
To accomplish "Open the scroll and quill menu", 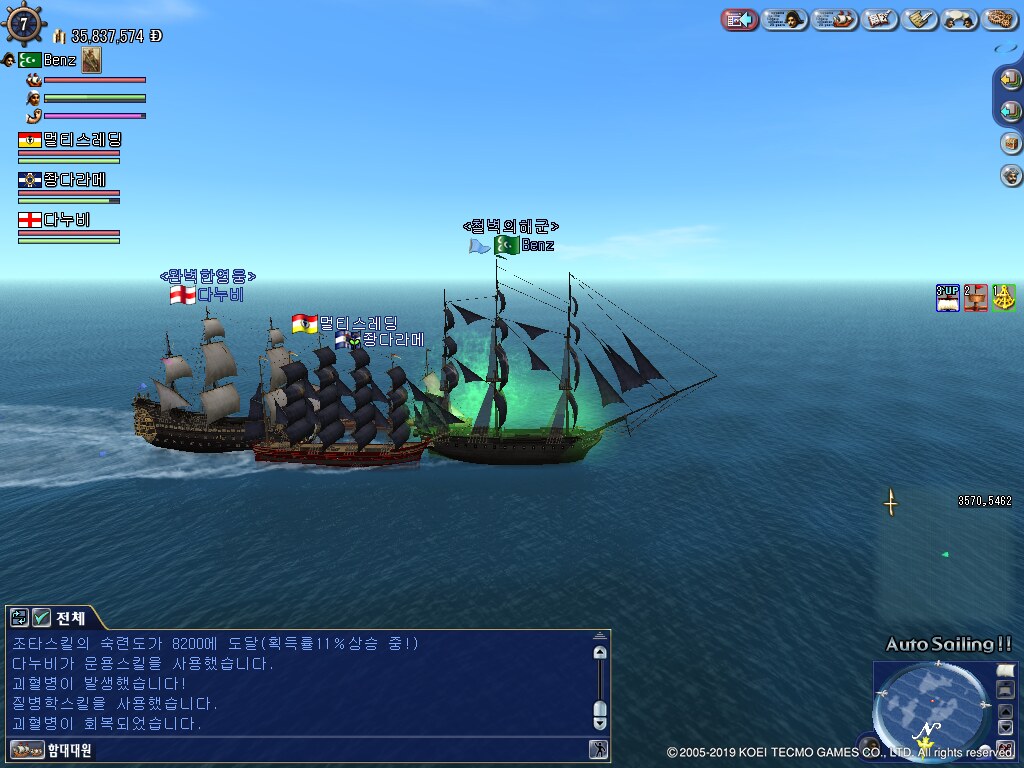I will tap(919, 19).
